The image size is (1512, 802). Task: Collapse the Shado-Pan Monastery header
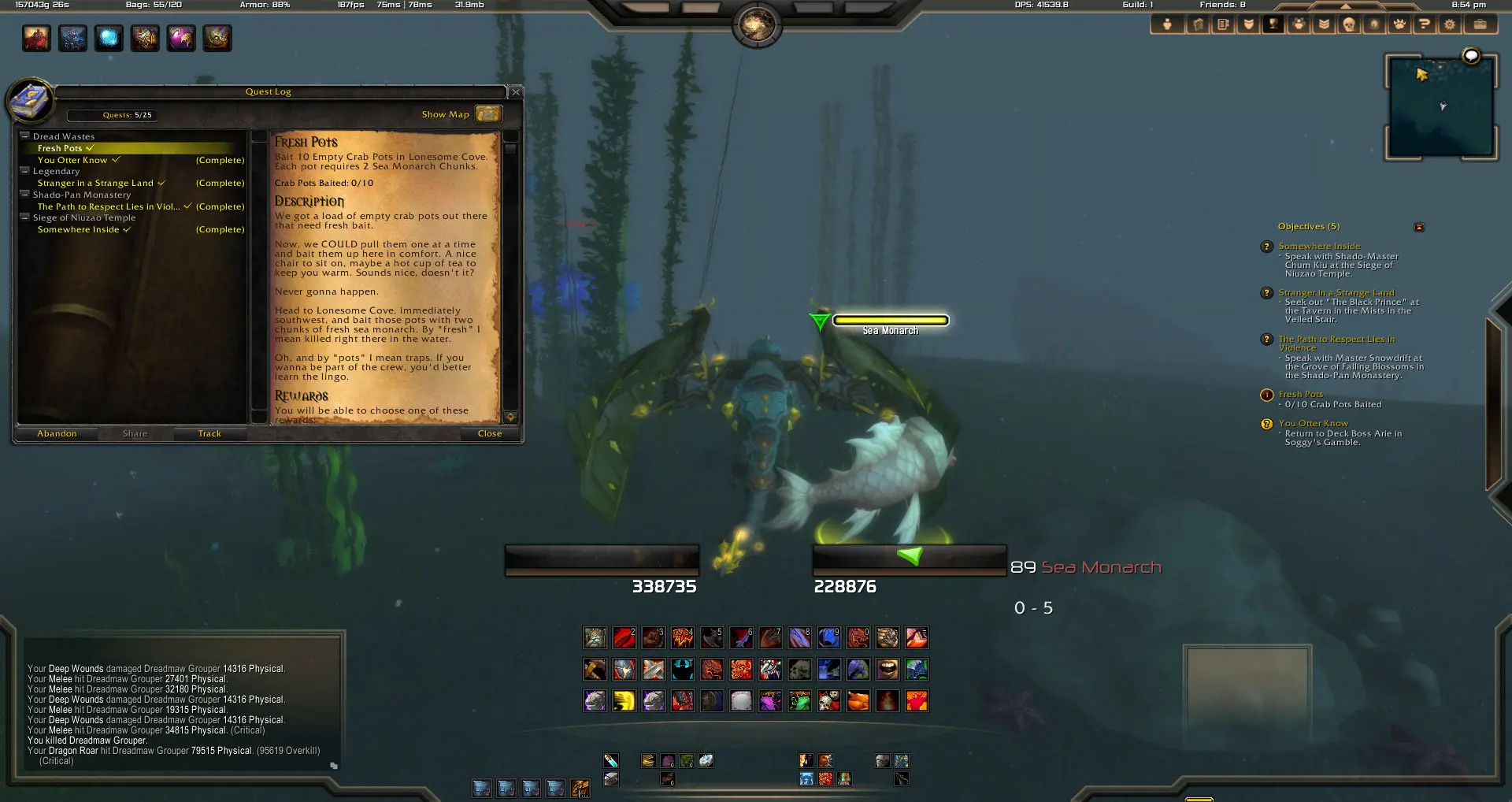pos(24,195)
